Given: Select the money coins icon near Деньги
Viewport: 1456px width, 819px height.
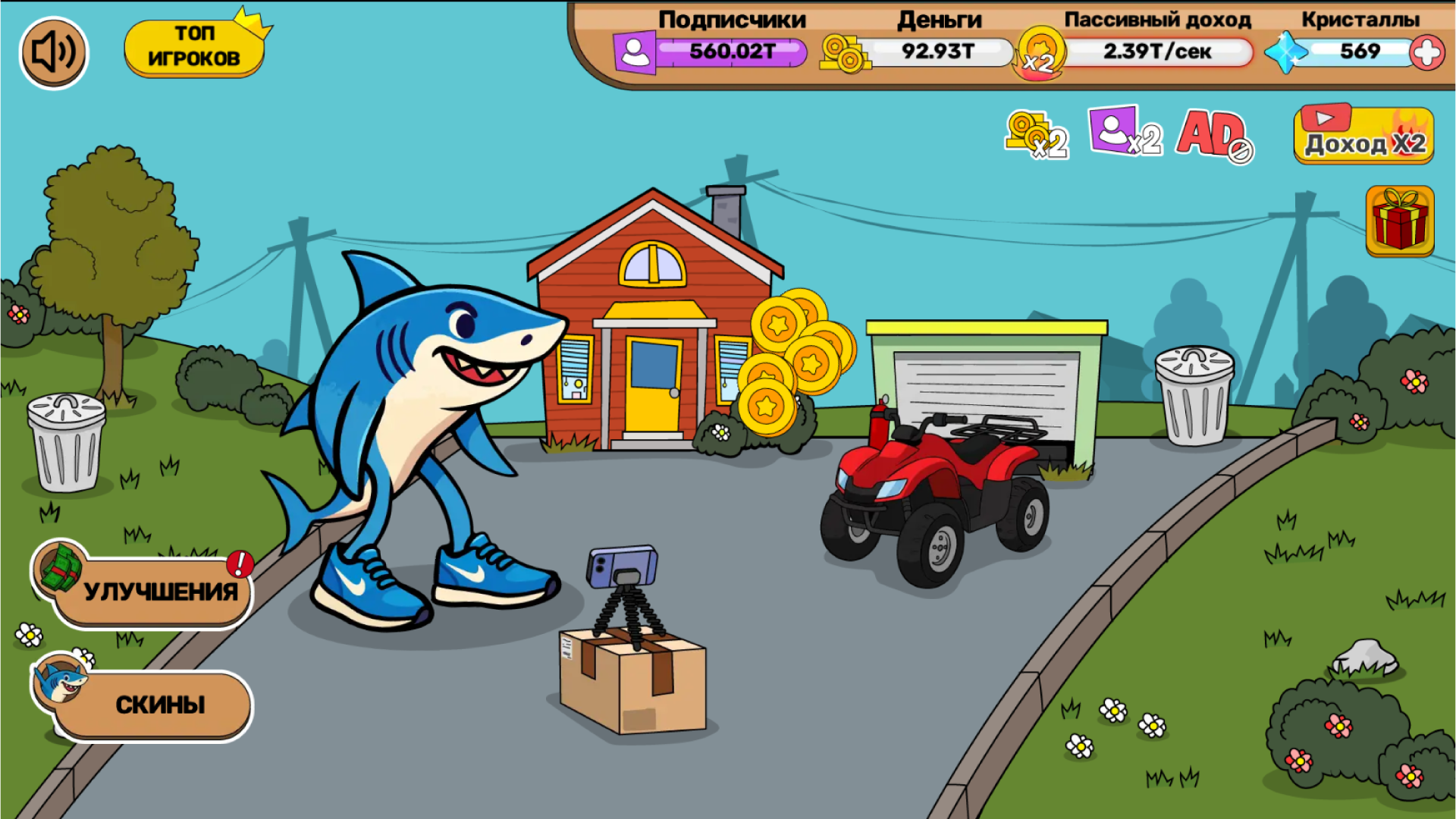Looking at the screenshot, I should pos(842,52).
